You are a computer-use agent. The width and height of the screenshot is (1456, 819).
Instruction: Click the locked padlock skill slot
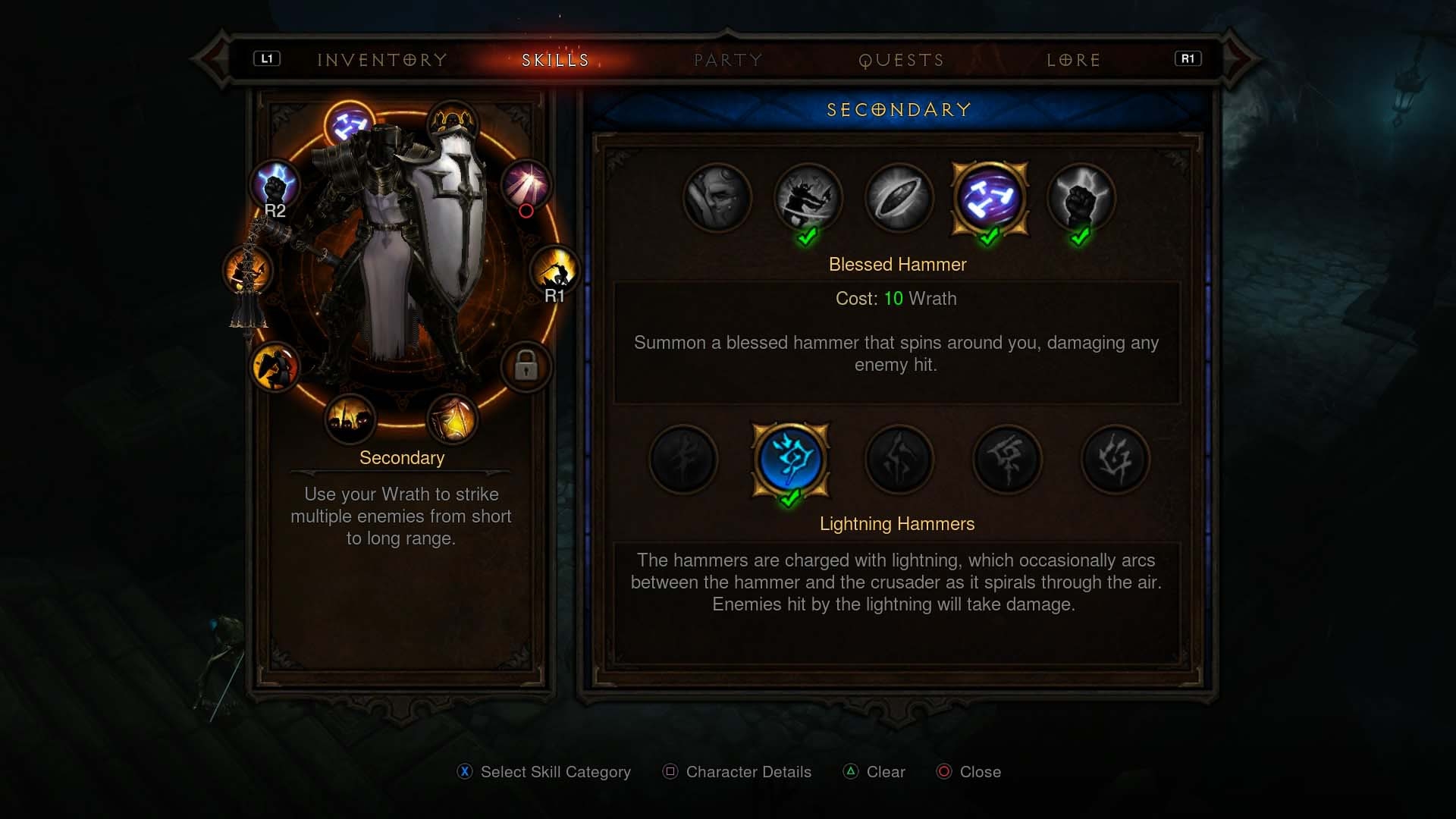[x=526, y=367]
